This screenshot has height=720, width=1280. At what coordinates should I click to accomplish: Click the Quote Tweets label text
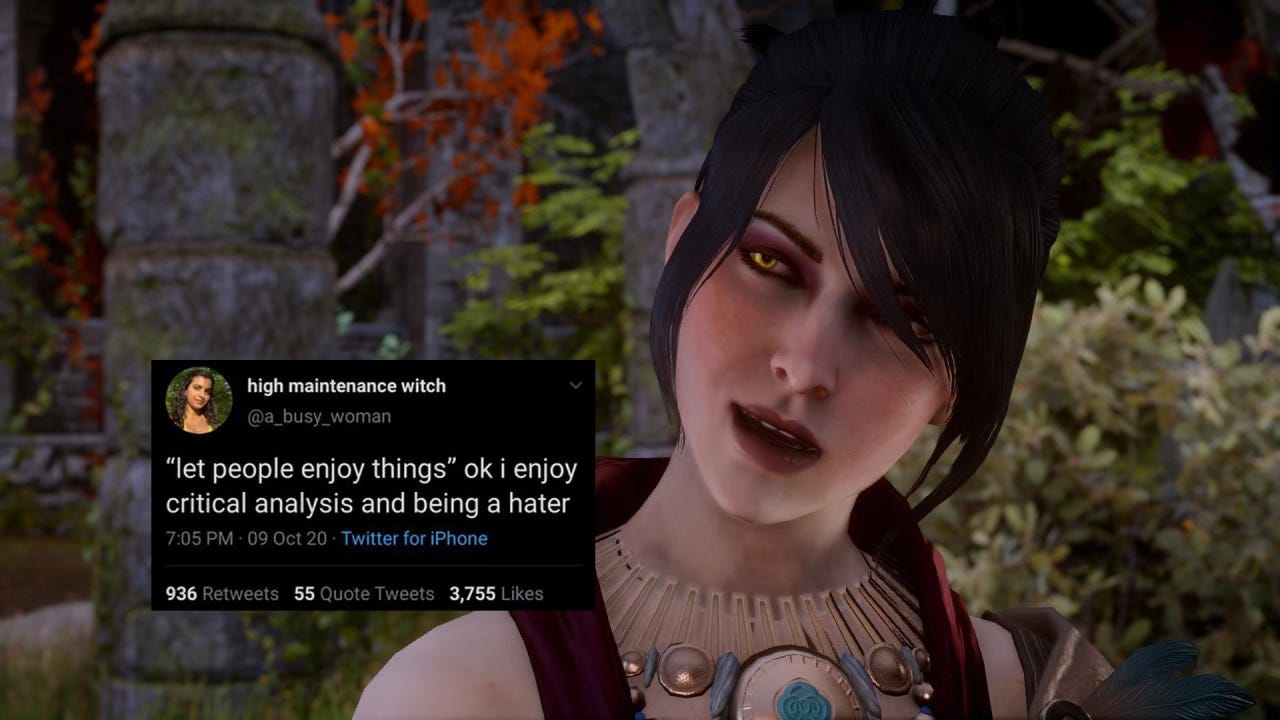point(378,593)
